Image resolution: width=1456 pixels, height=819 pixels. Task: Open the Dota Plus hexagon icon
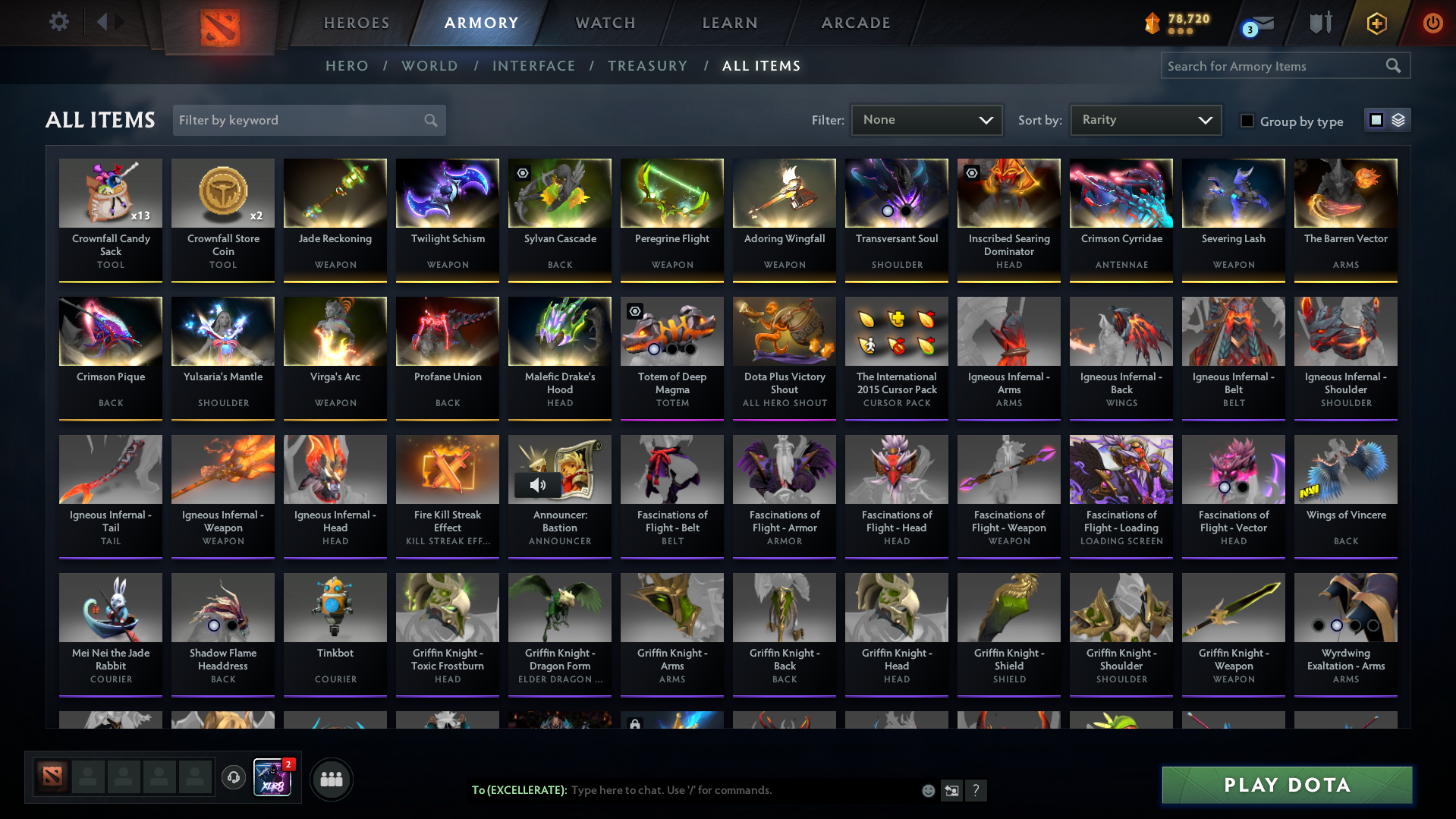click(x=1376, y=23)
